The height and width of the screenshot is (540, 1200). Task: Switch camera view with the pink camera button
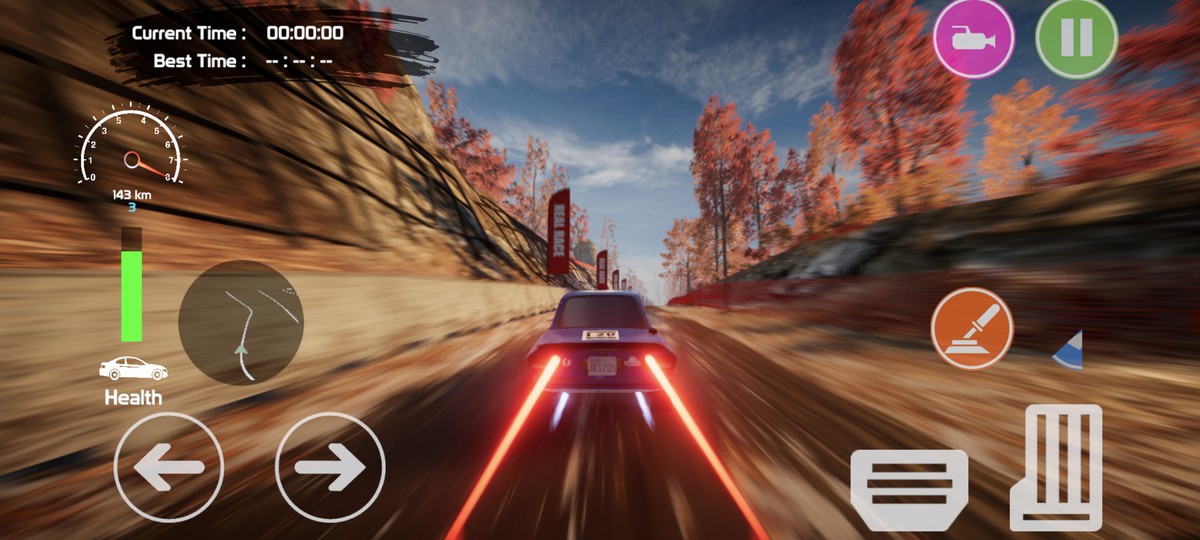973,39
